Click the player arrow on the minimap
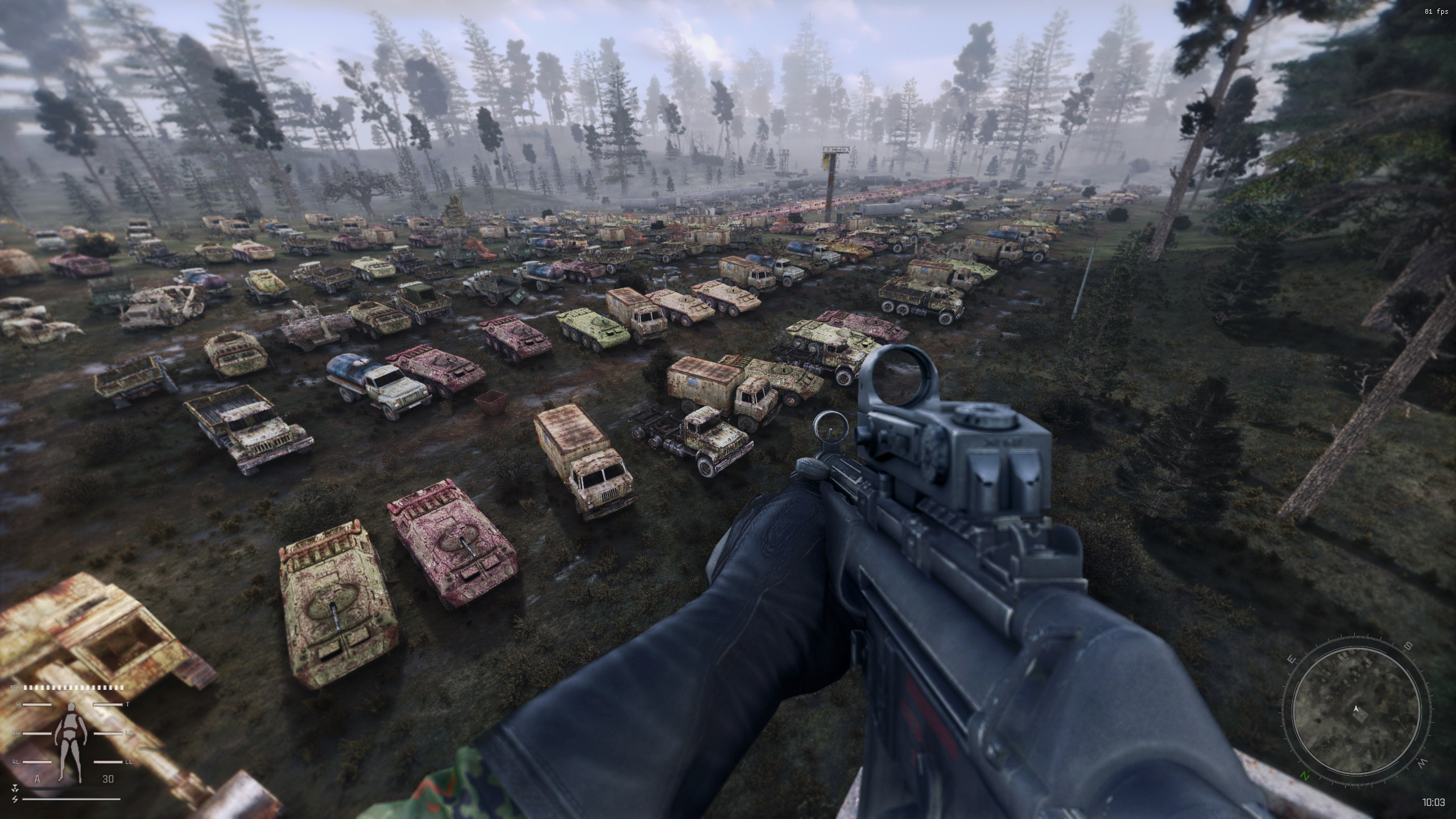The height and width of the screenshot is (819, 1456). [1356, 710]
